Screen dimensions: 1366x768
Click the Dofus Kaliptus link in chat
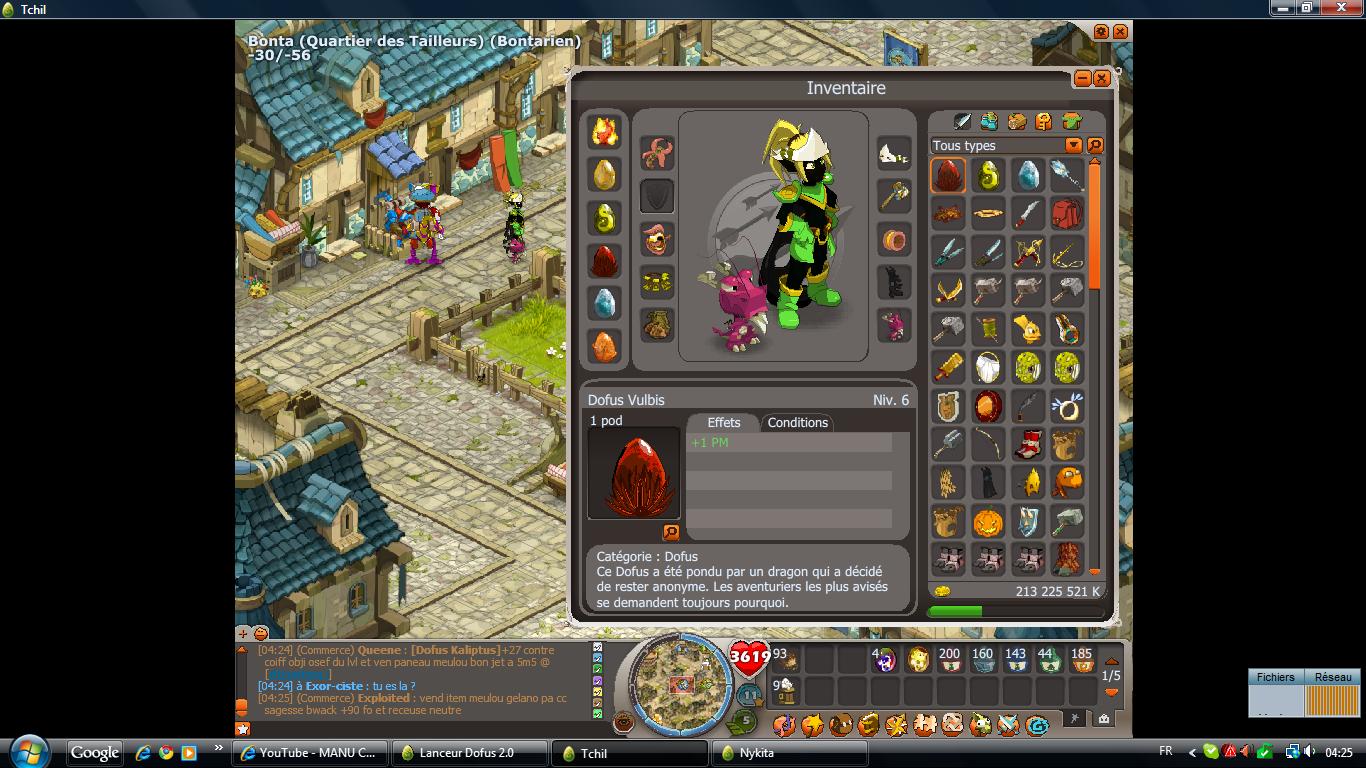[x=456, y=650]
